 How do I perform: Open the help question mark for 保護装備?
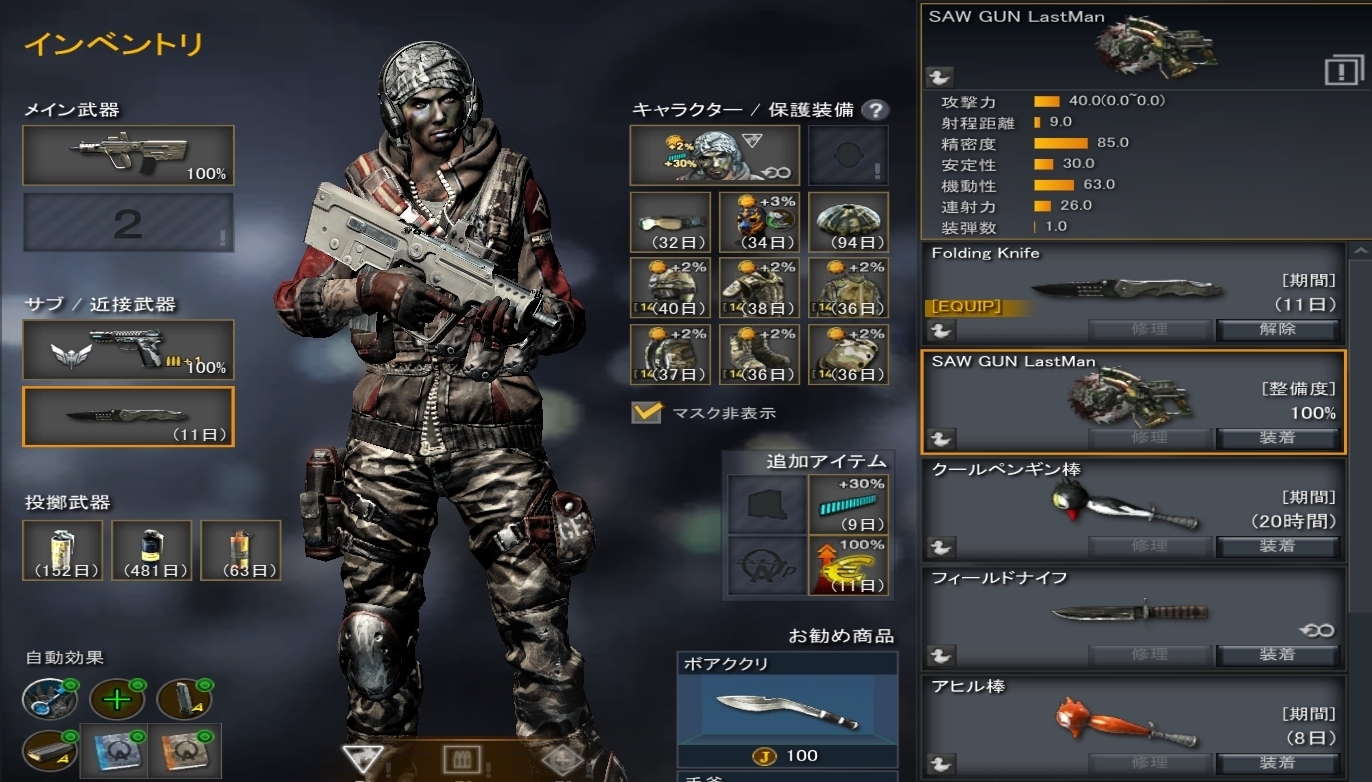pos(874,110)
